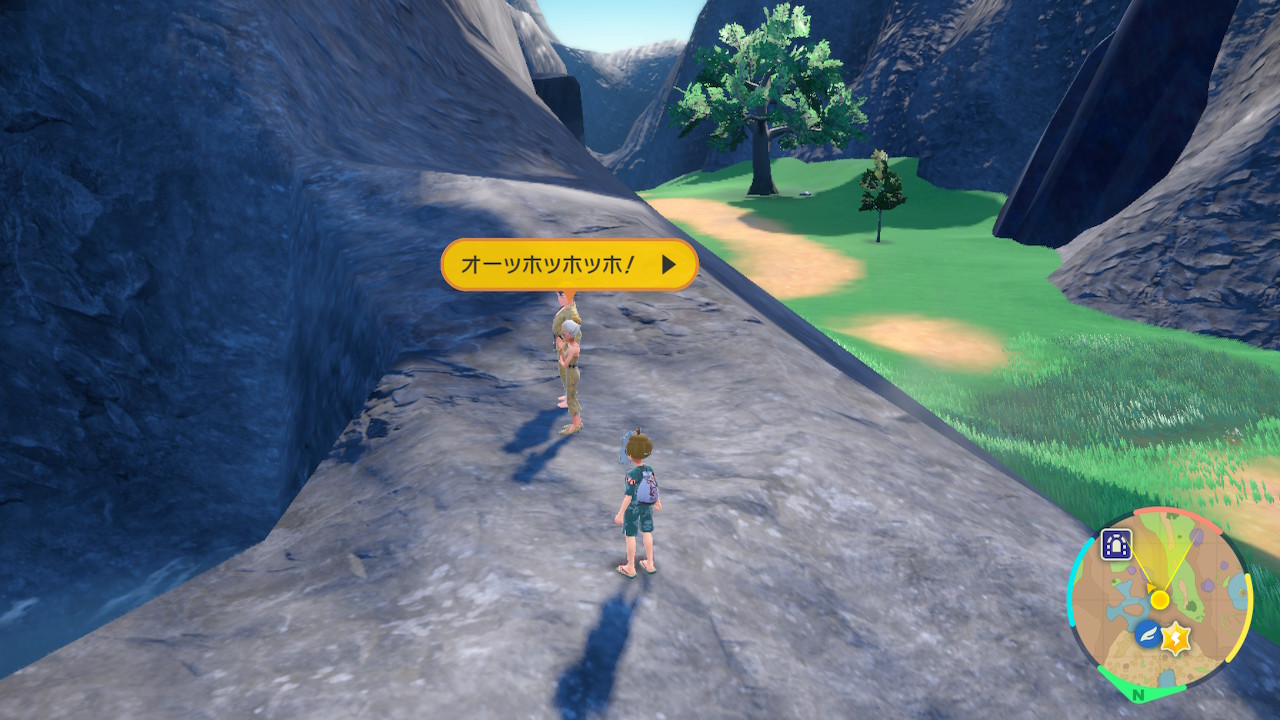
Task: Select the orange direction arrow beside the player marker
Action: tap(1149, 589)
